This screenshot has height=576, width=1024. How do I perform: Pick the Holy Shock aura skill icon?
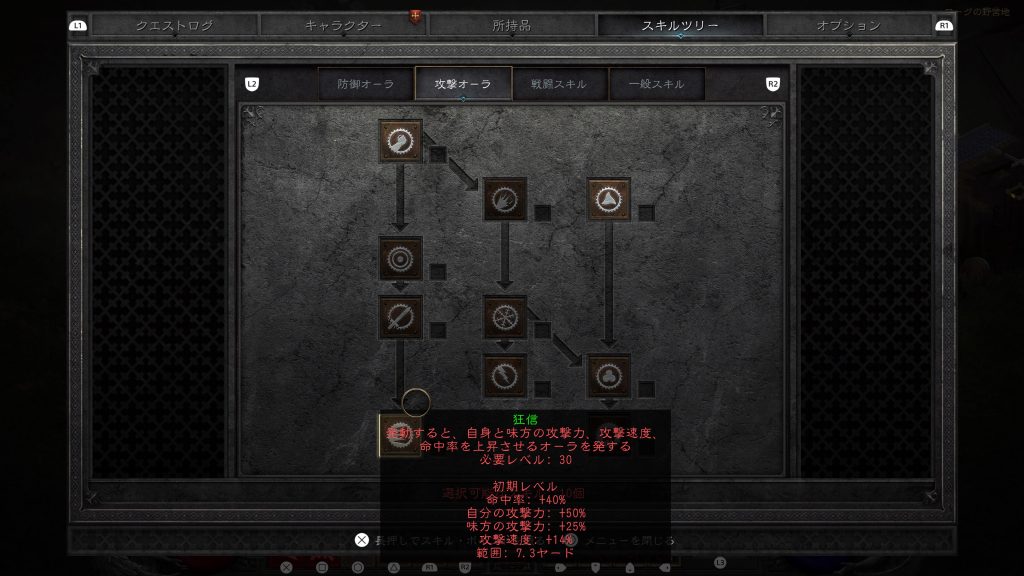click(x=505, y=375)
